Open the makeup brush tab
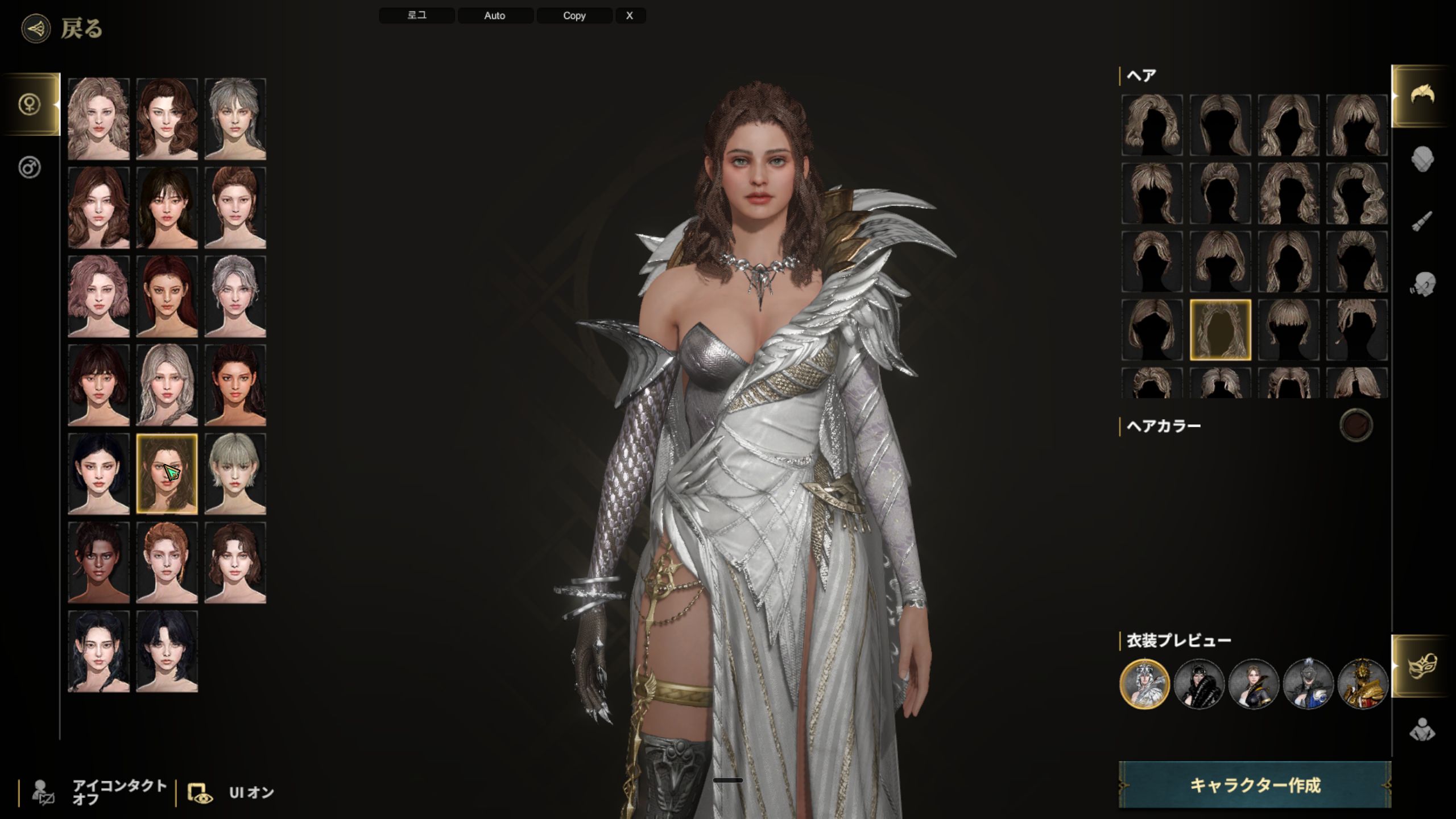This screenshot has width=1456, height=819. pos(1422,221)
